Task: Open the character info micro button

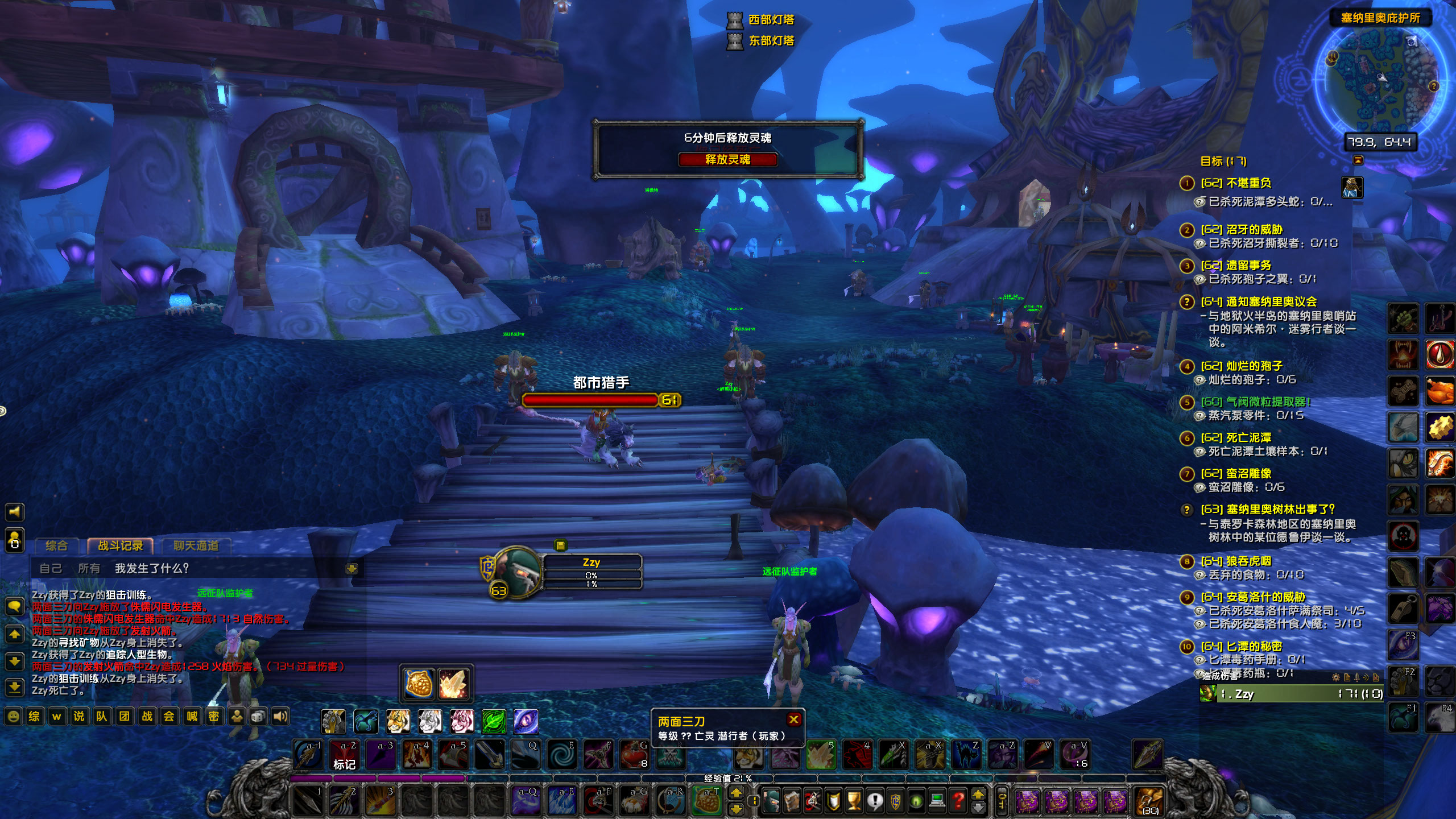Action: 771,801
